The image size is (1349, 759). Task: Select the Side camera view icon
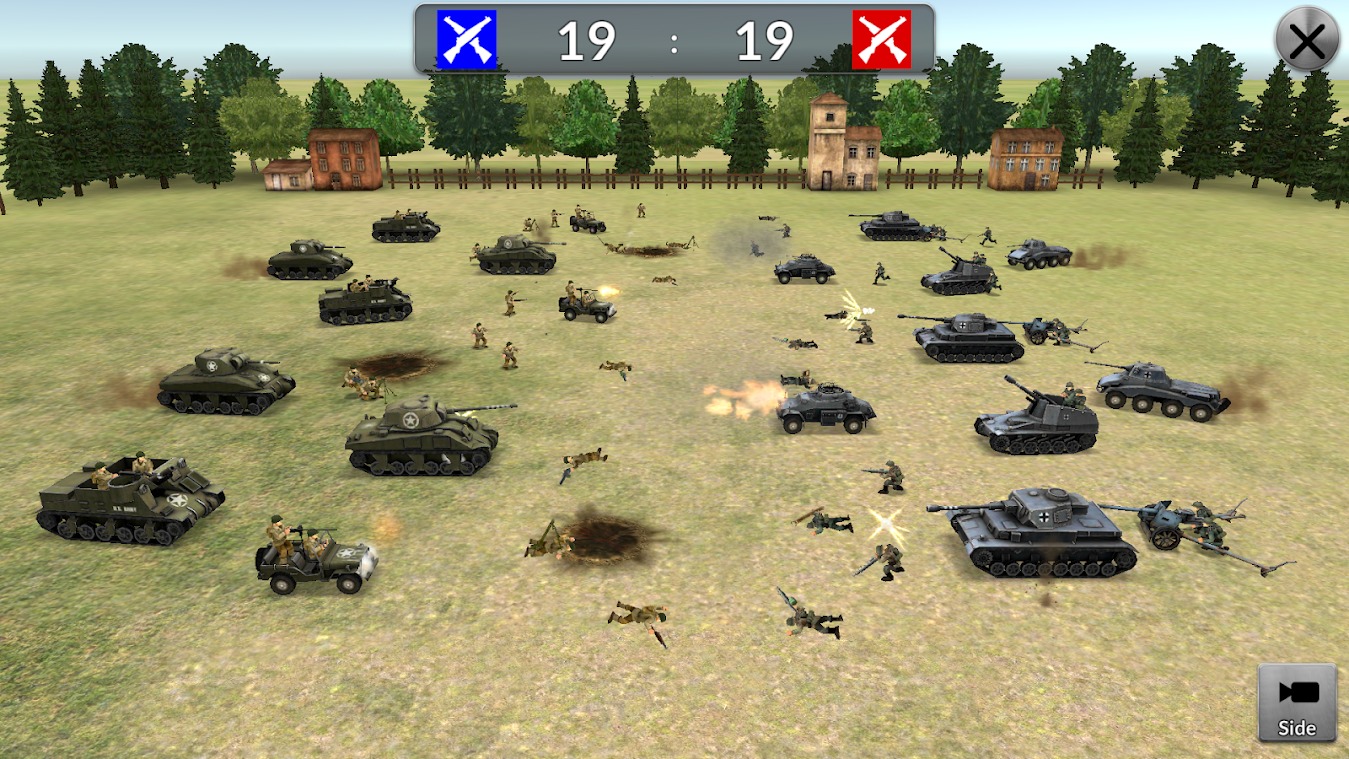(1296, 700)
